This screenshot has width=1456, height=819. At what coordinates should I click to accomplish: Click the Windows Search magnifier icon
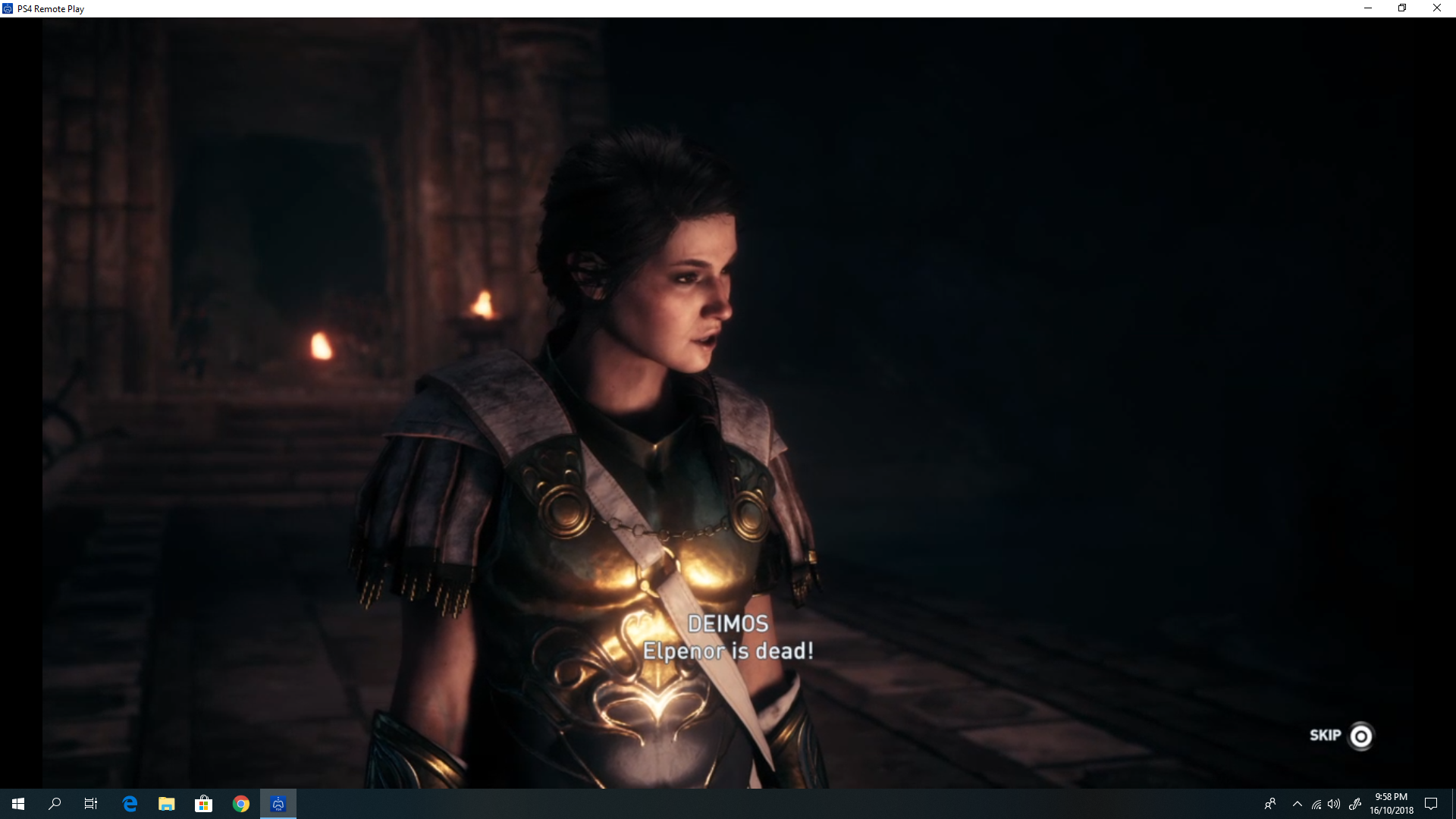[x=54, y=803]
